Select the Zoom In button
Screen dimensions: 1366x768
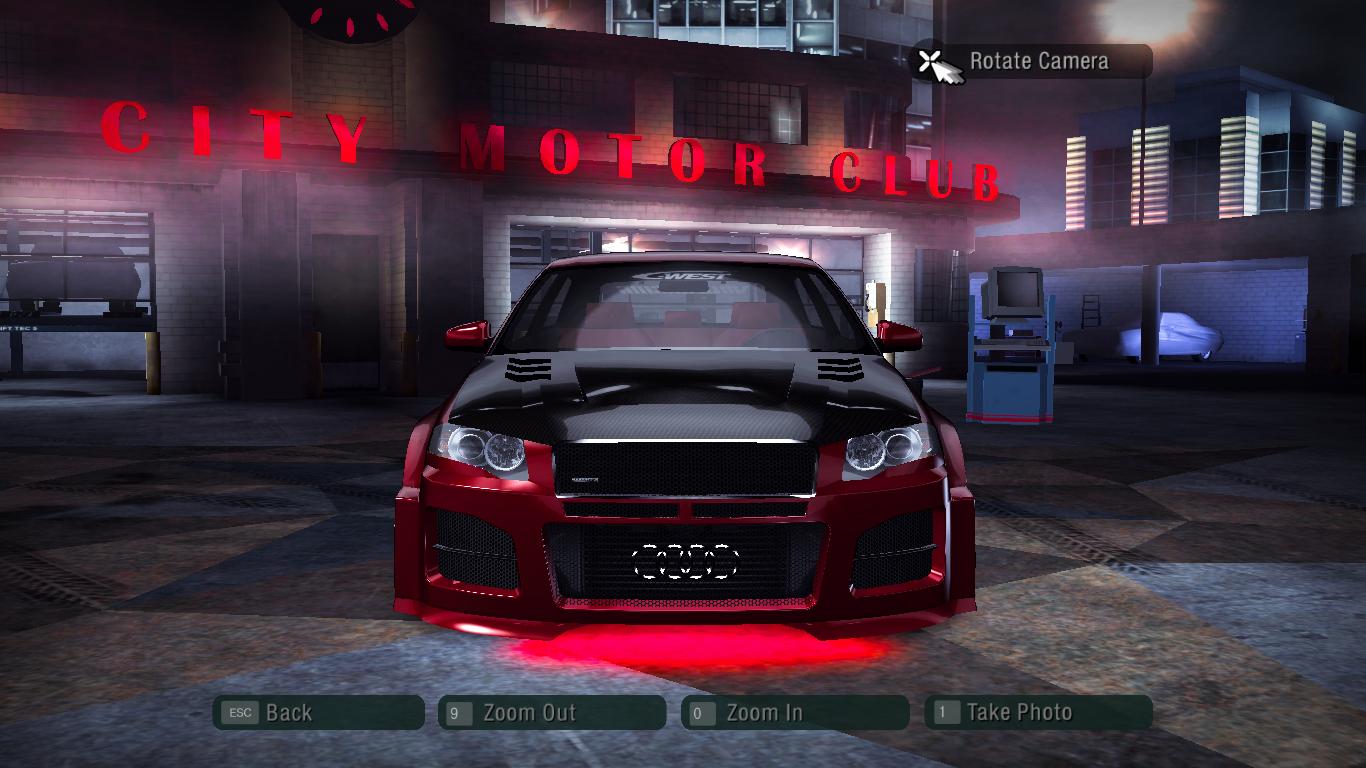click(794, 713)
